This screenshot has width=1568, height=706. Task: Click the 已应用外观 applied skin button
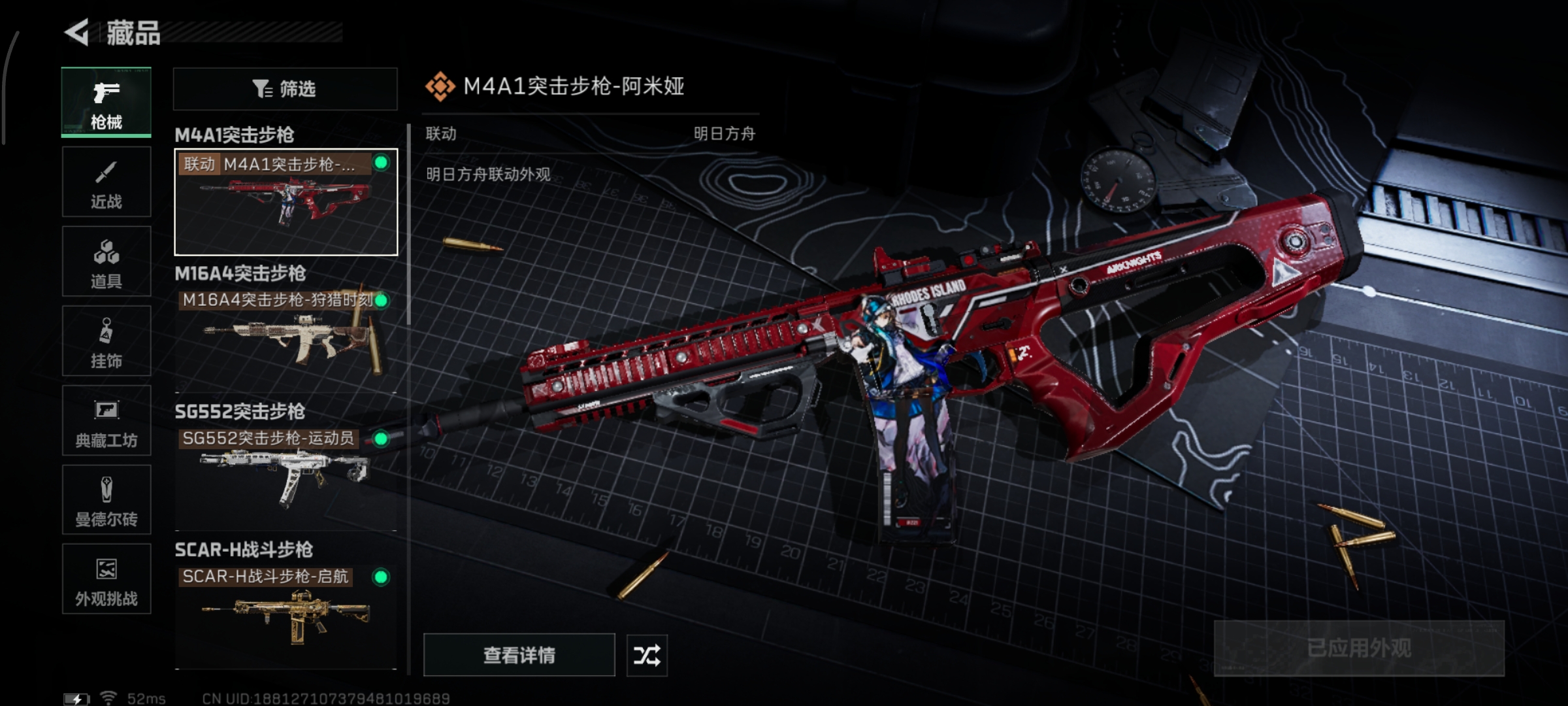pos(1359,648)
